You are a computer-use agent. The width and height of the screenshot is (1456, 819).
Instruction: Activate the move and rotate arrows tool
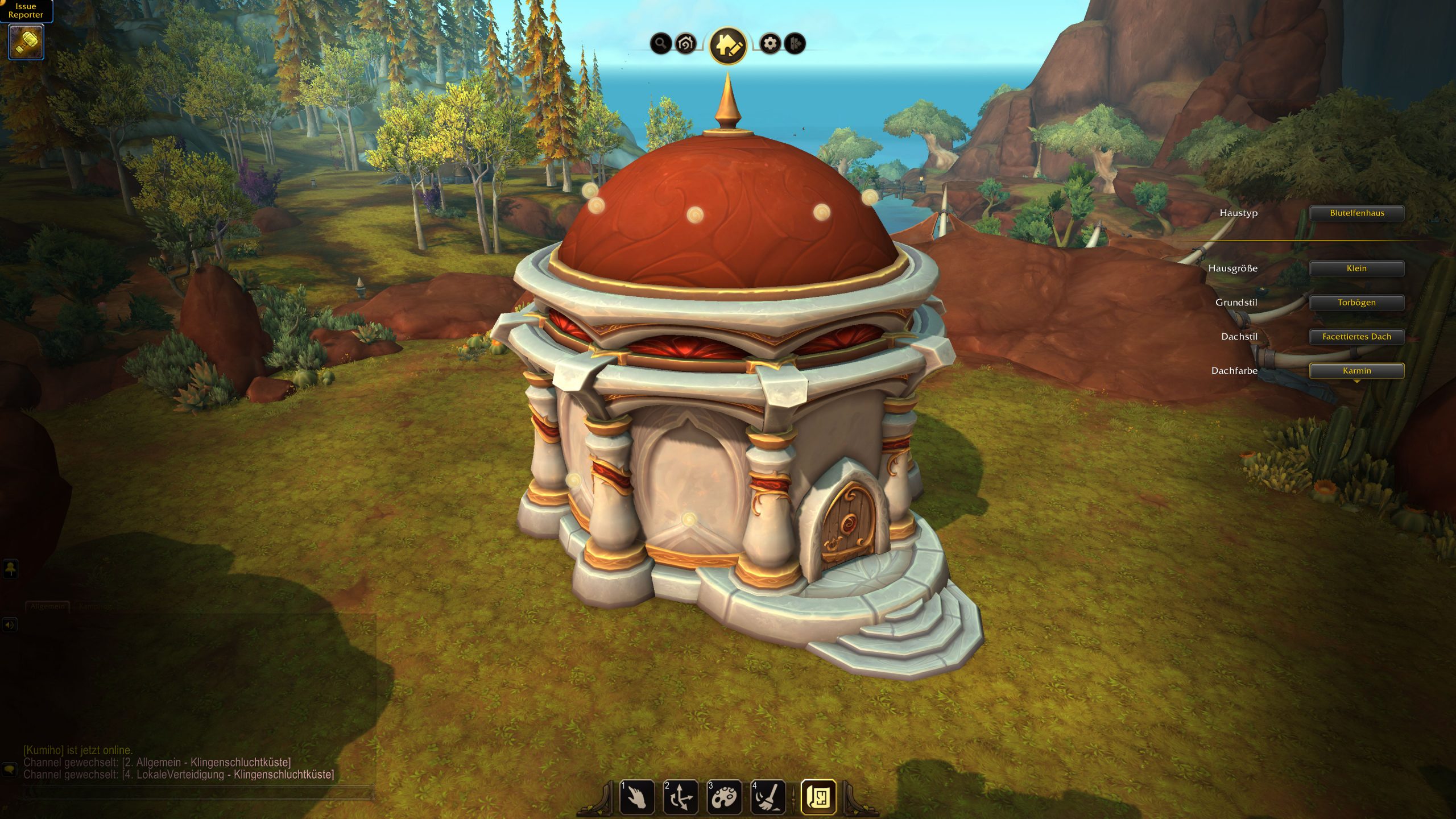pyautogui.click(x=681, y=797)
